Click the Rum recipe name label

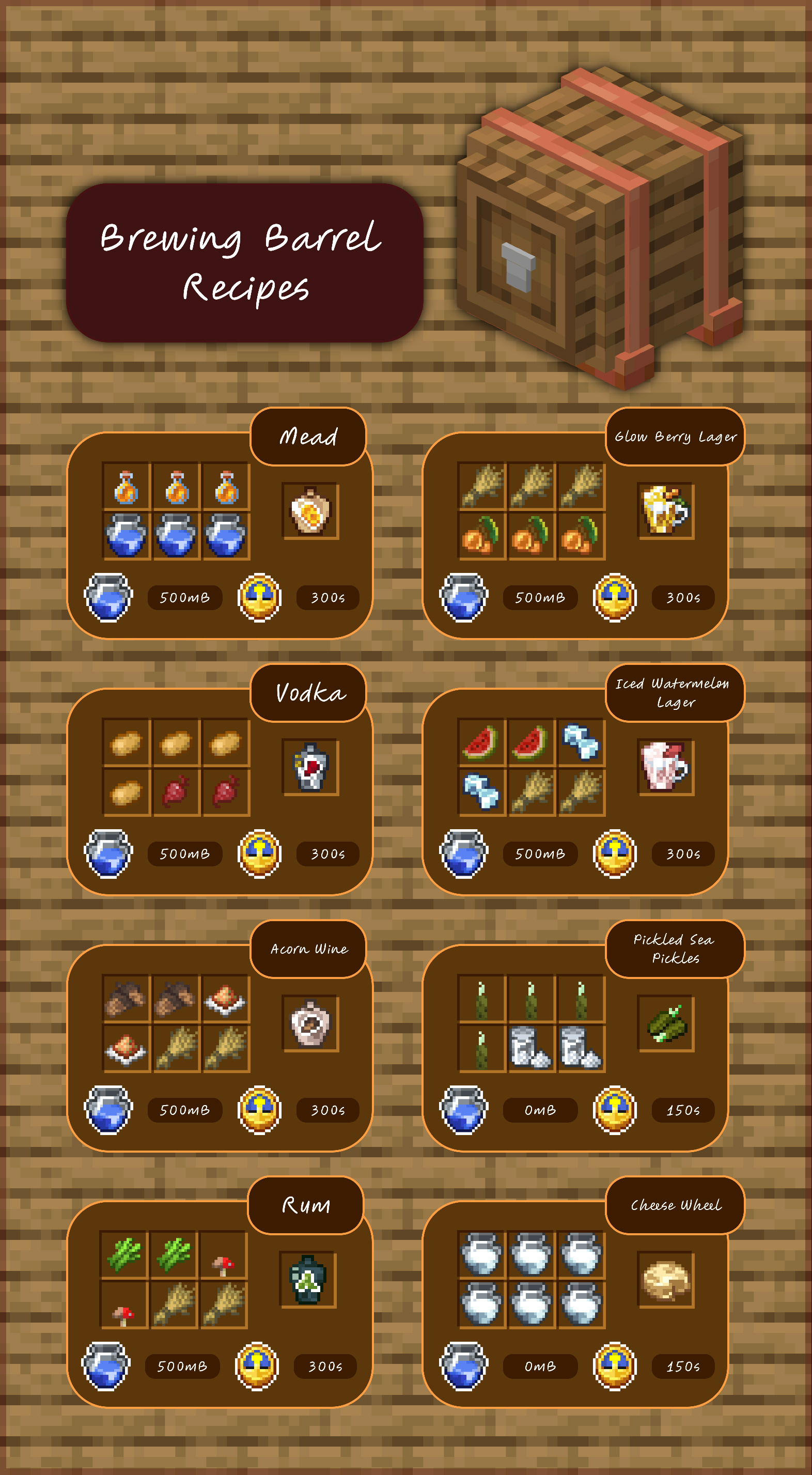tap(306, 1205)
